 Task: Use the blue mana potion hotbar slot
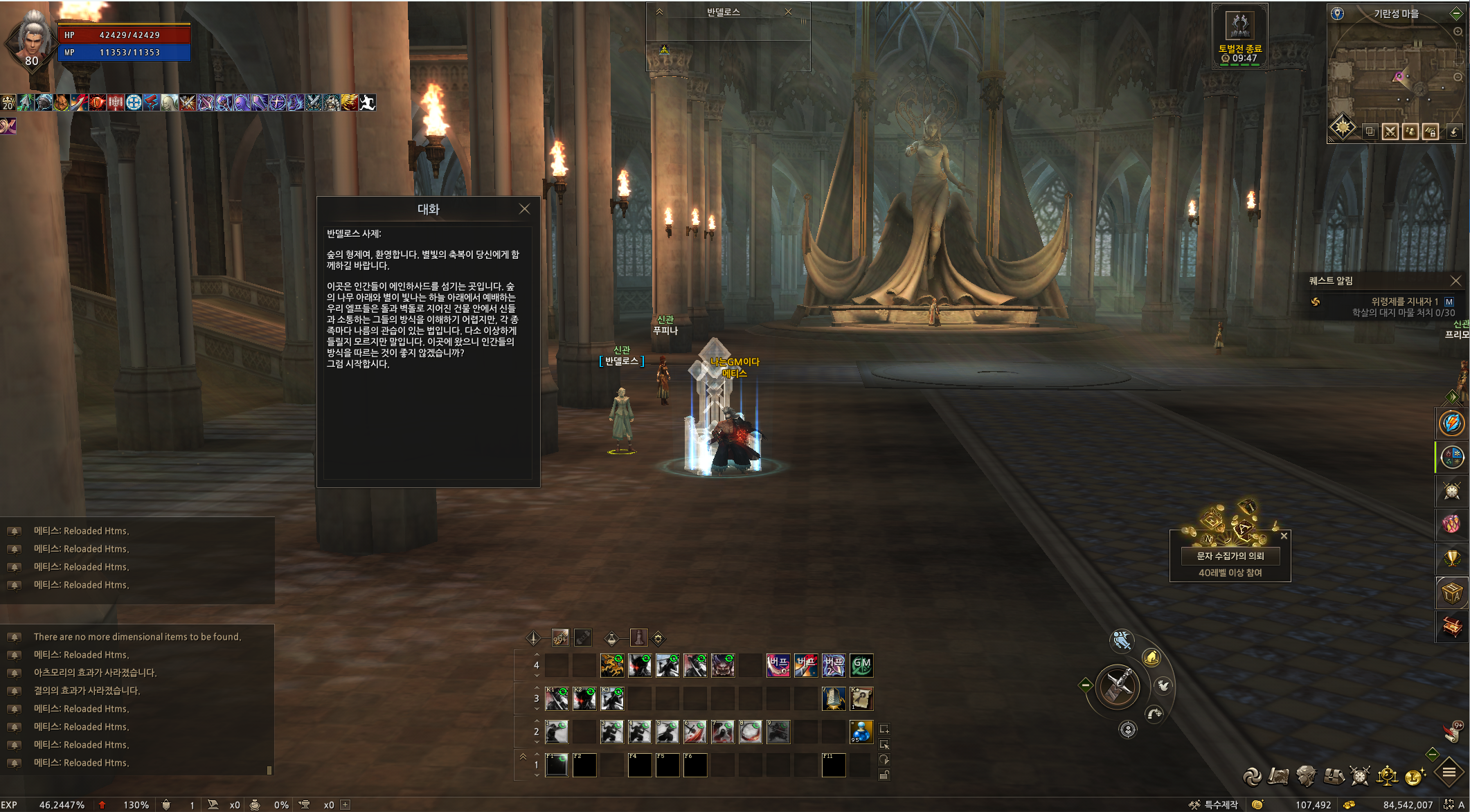[861, 732]
